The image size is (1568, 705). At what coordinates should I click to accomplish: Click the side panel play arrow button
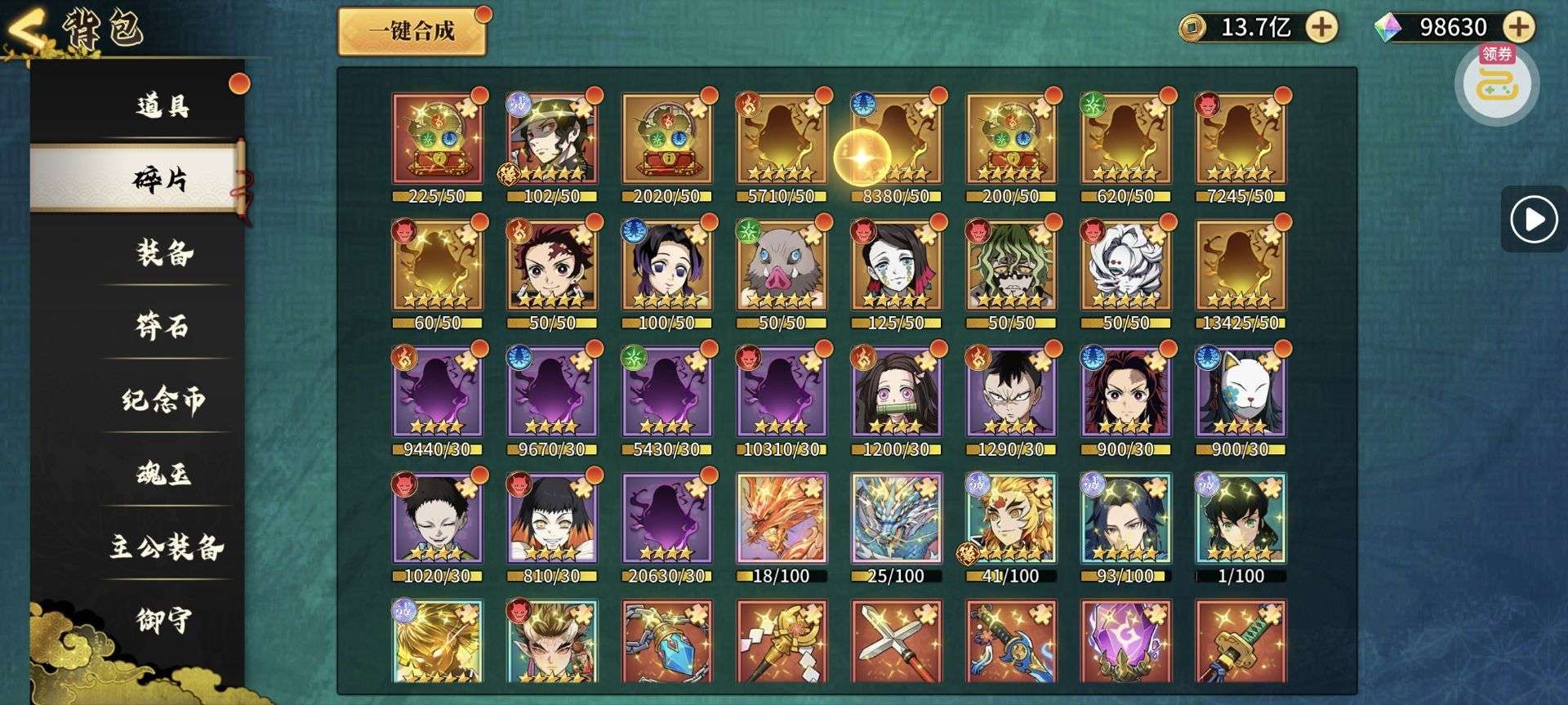pyautogui.click(x=1533, y=220)
